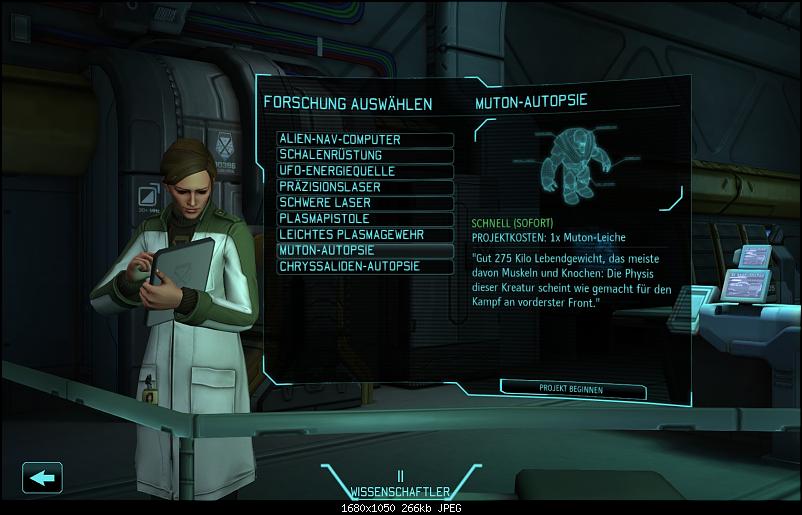Pick the UFO-Energiequelle research entry
The height and width of the screenshot is (515, 802).
366,171
